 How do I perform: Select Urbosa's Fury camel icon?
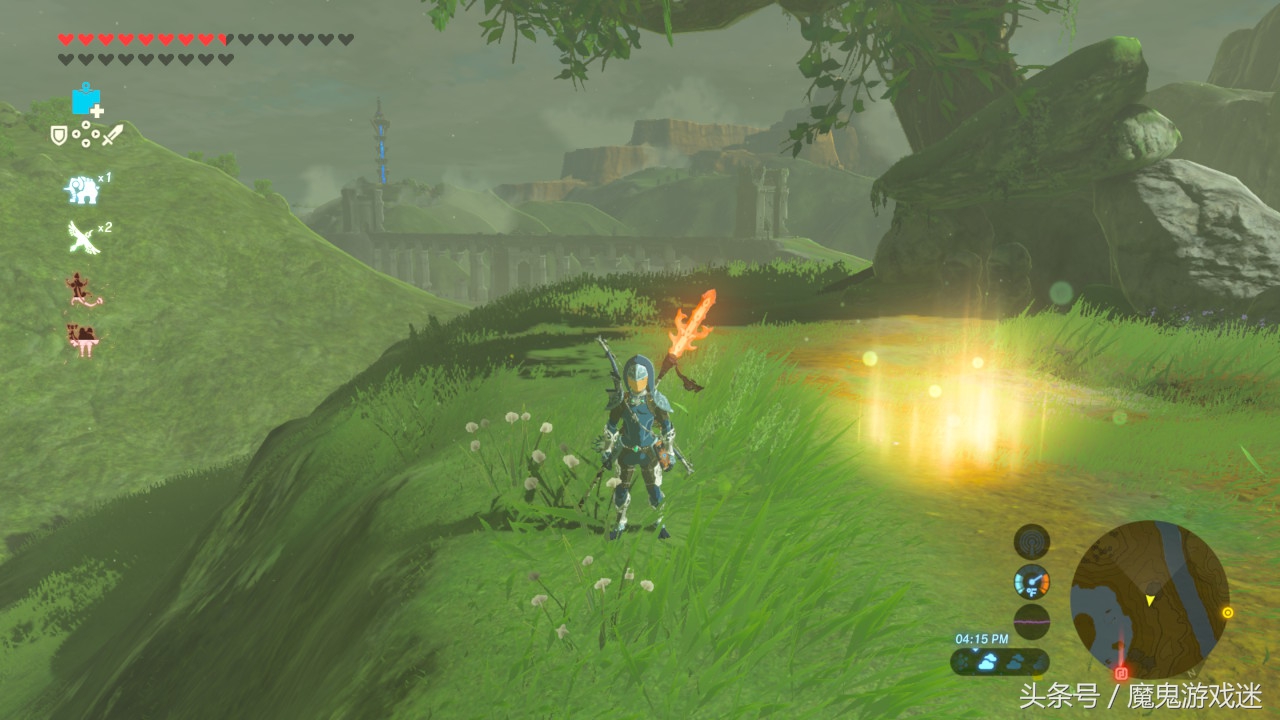pos(82,340)
